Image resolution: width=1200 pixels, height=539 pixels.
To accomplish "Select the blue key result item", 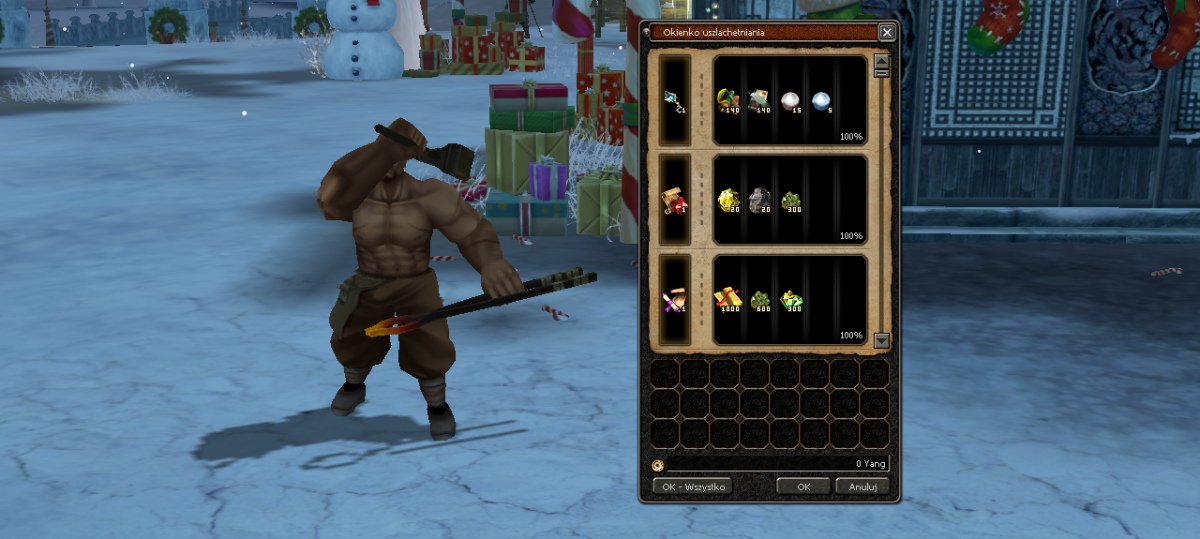I will click(x=675, y=100).
